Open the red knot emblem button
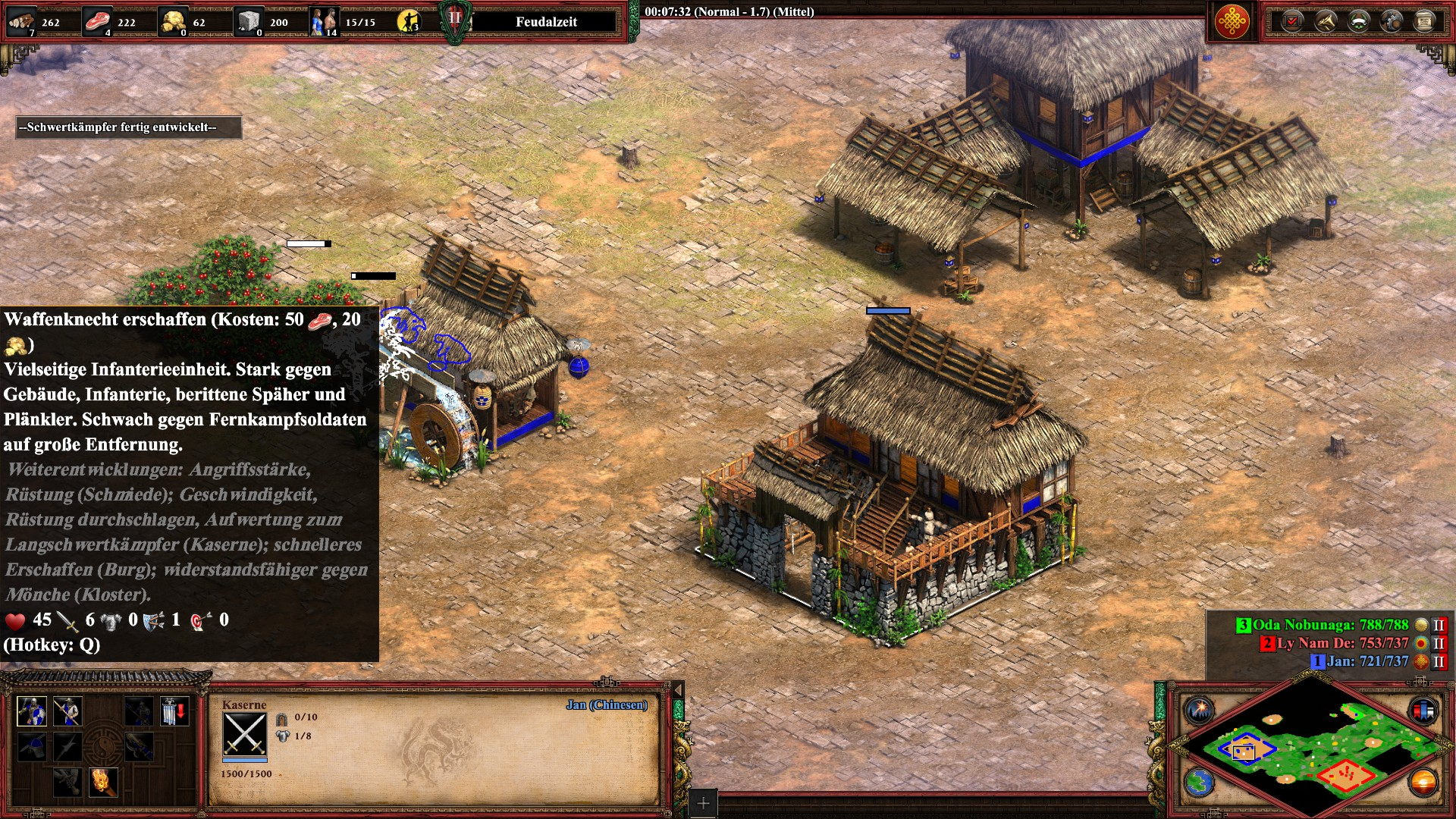1456x819 pixels. tap(1232, 21)
